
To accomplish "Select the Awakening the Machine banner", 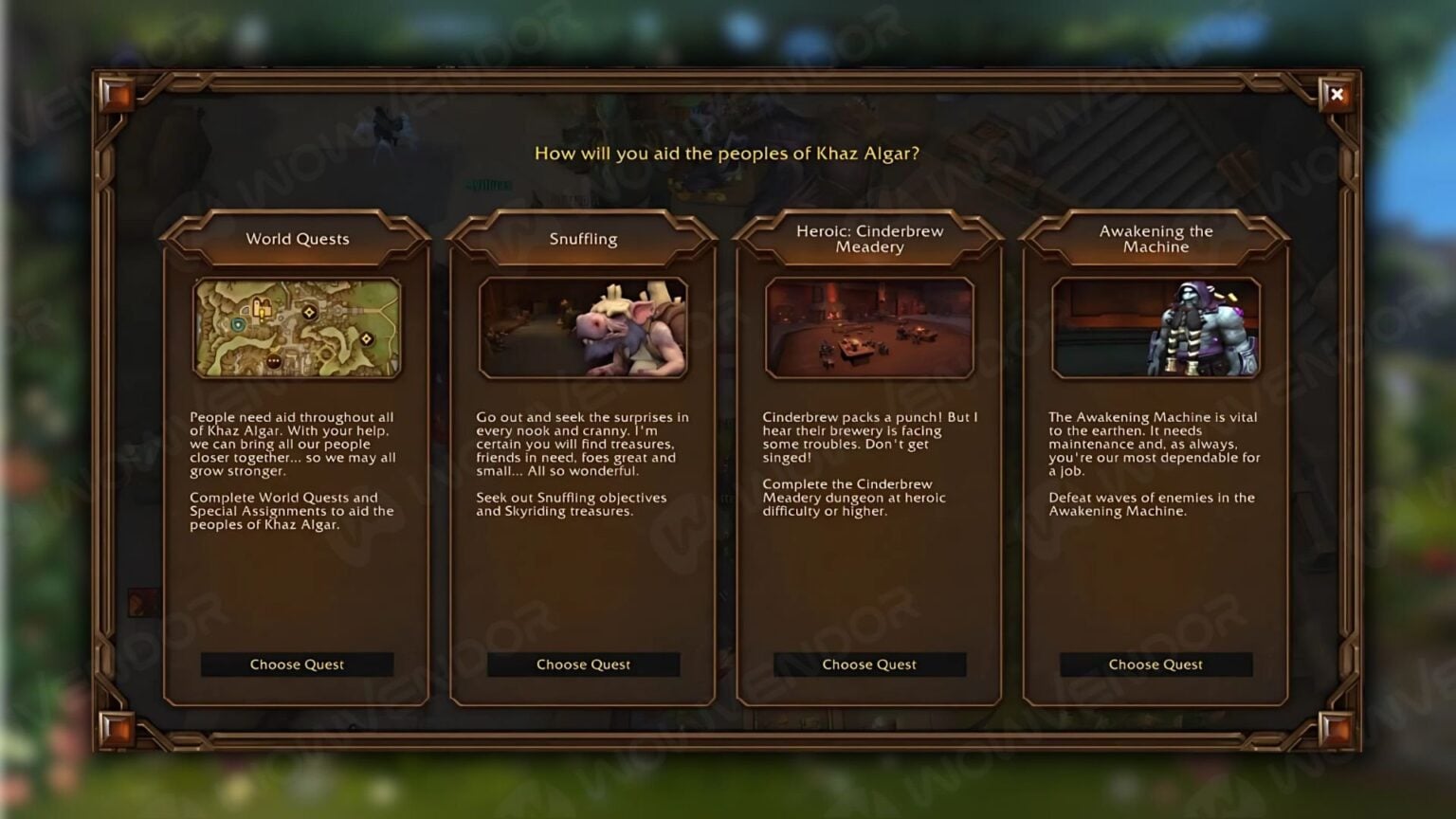I will (1156, 238).
